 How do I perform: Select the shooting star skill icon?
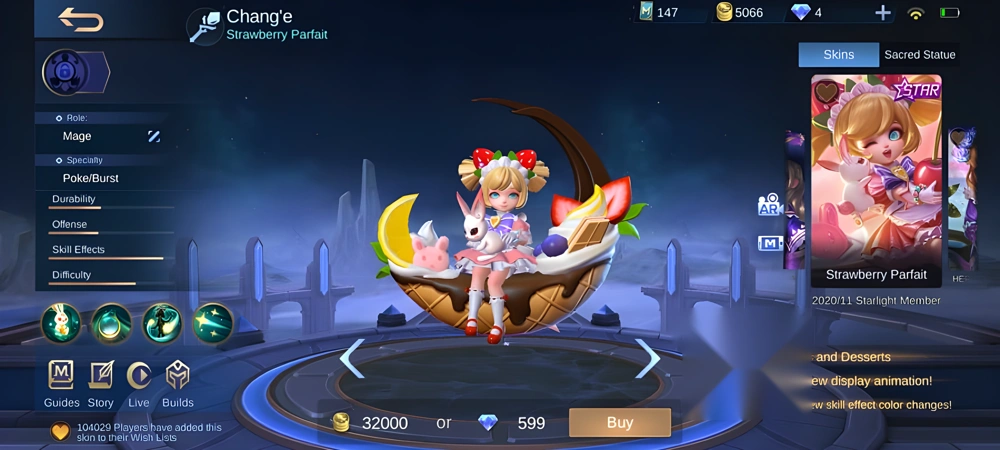213,323
